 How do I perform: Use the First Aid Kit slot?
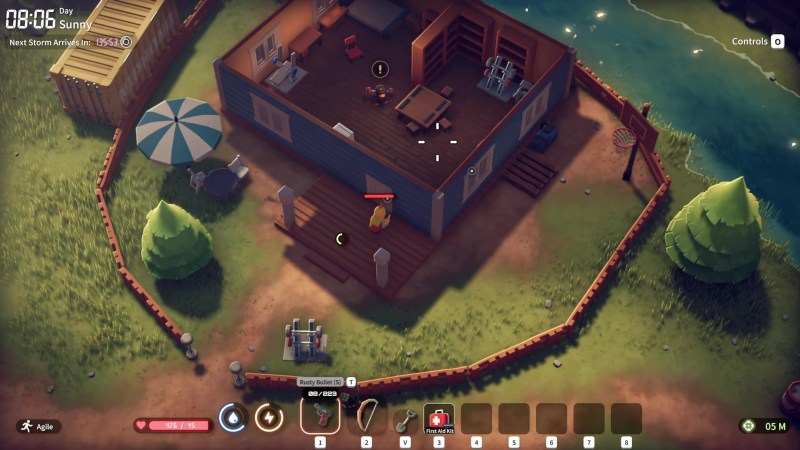tap(439, 417)
